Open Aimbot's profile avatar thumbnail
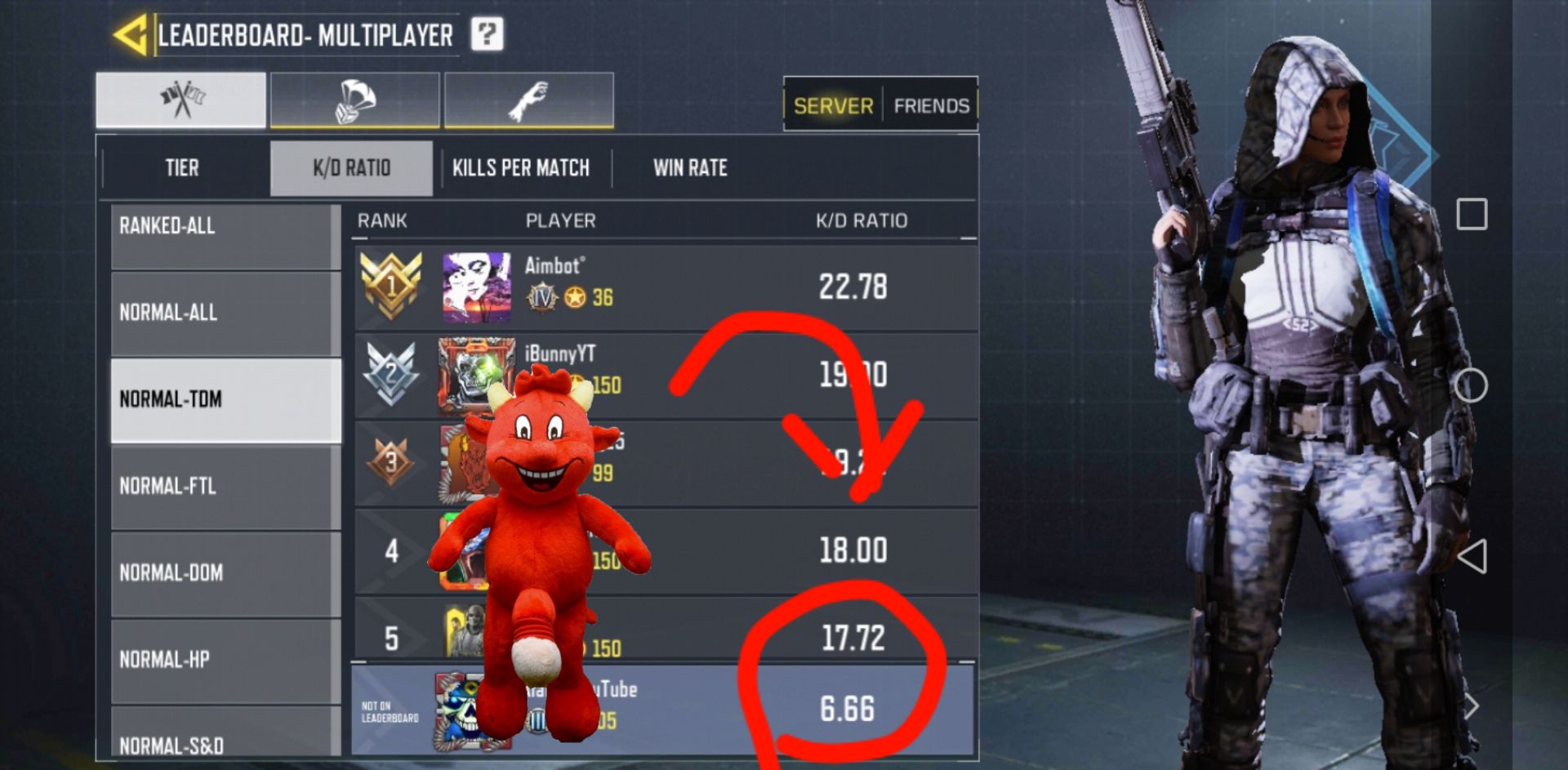This screenshot has width=1568, height=770. tap(476, 286)
